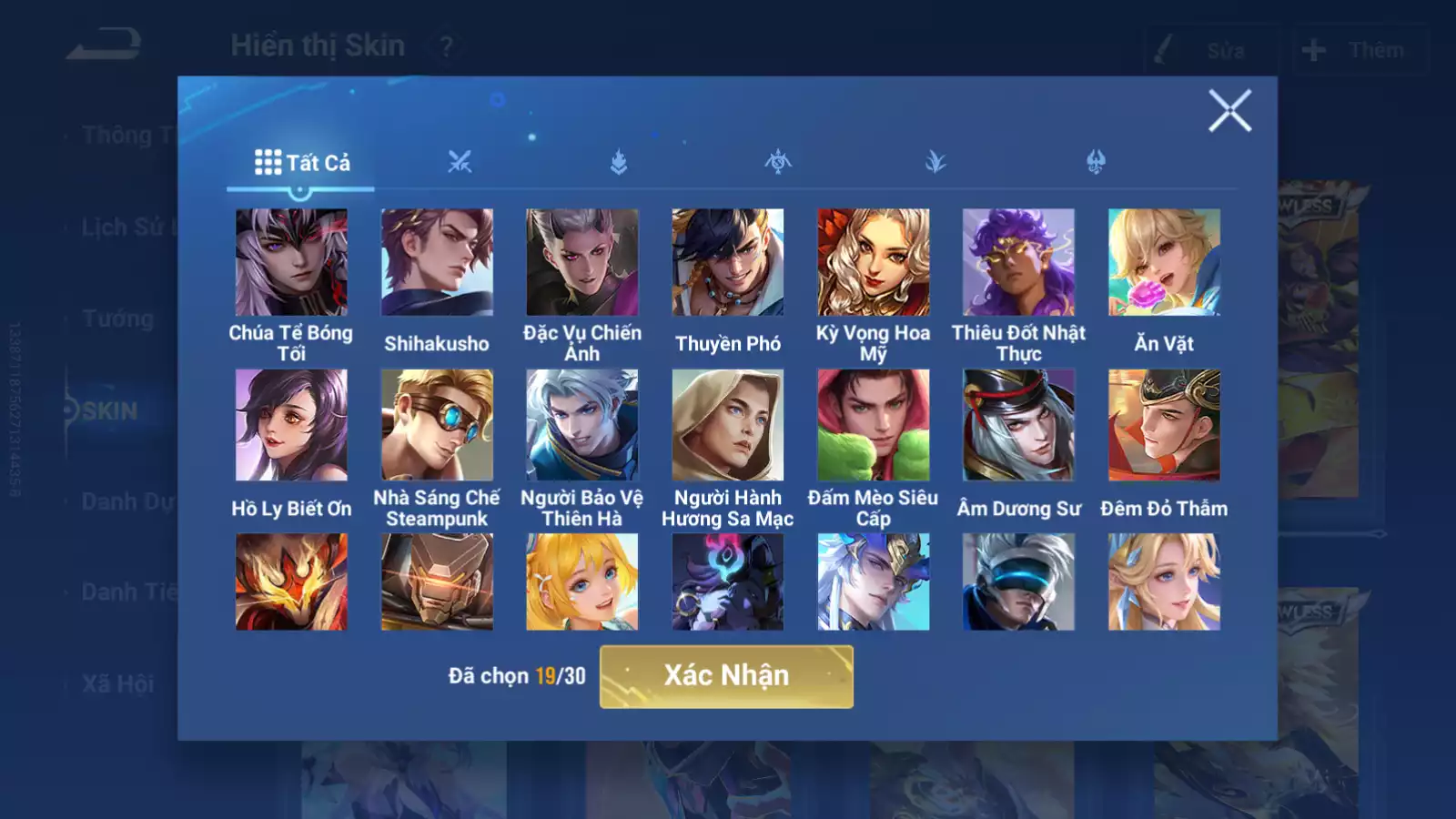Select the Người Bảo Vệ Thiên Hà skin
The height and width of the screenshot is (819, 1456).
point(582,425)
